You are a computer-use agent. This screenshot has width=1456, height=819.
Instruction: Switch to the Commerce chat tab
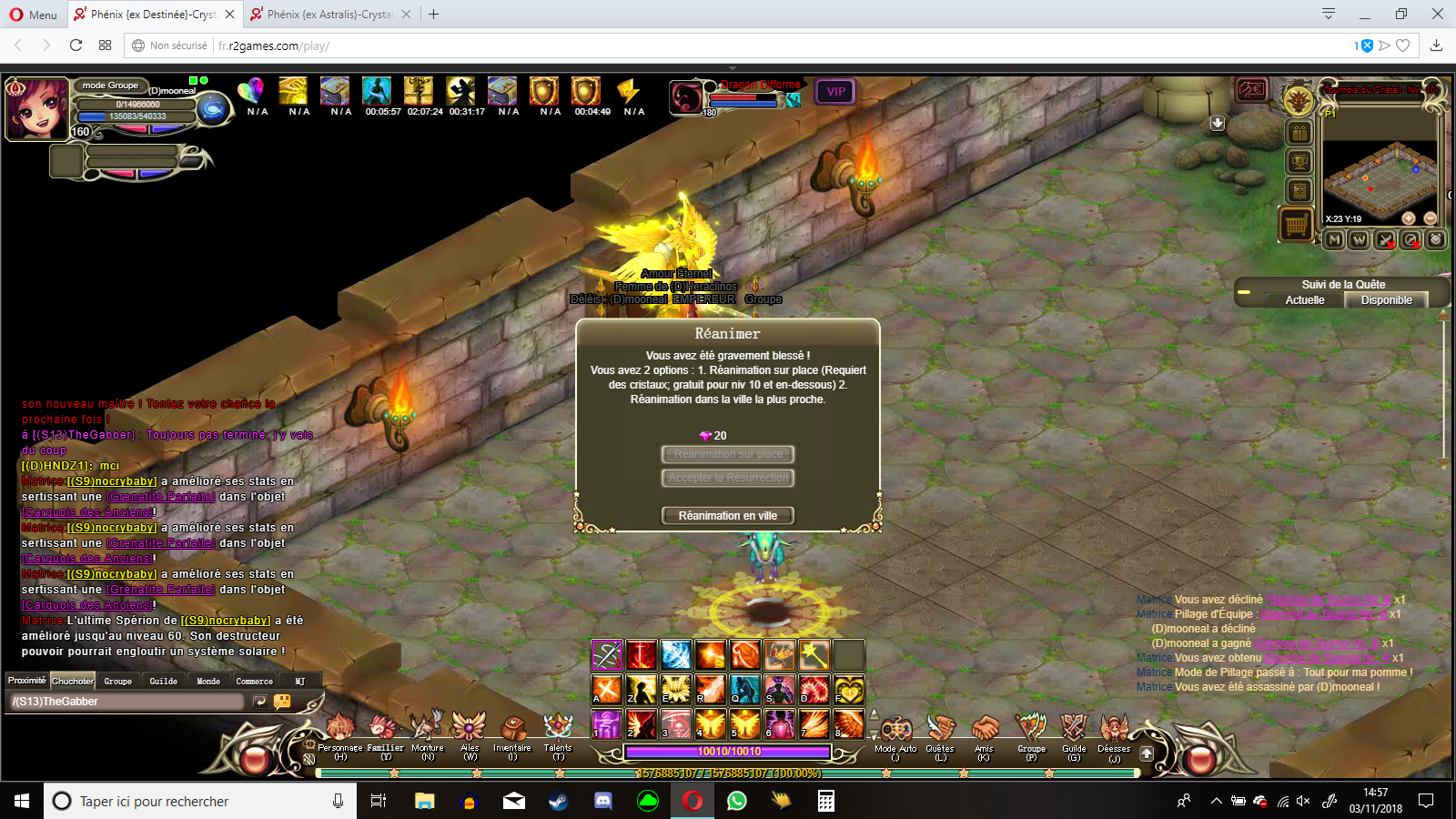point(254,681)
